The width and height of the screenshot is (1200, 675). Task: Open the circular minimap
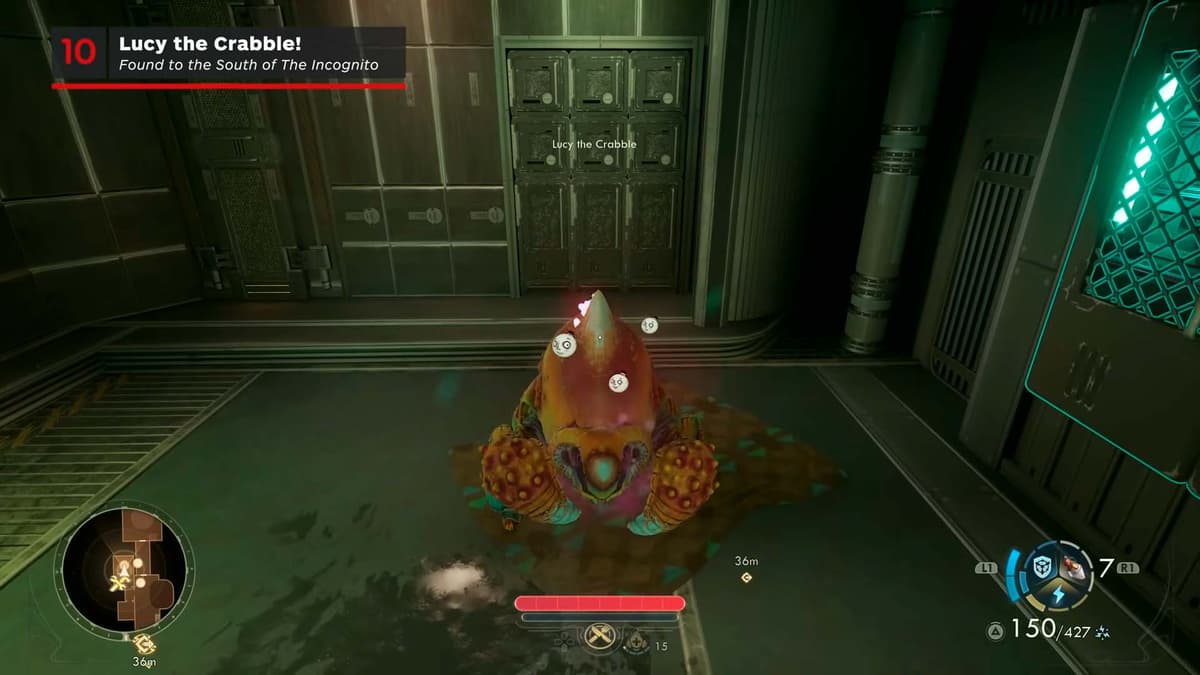123,567
